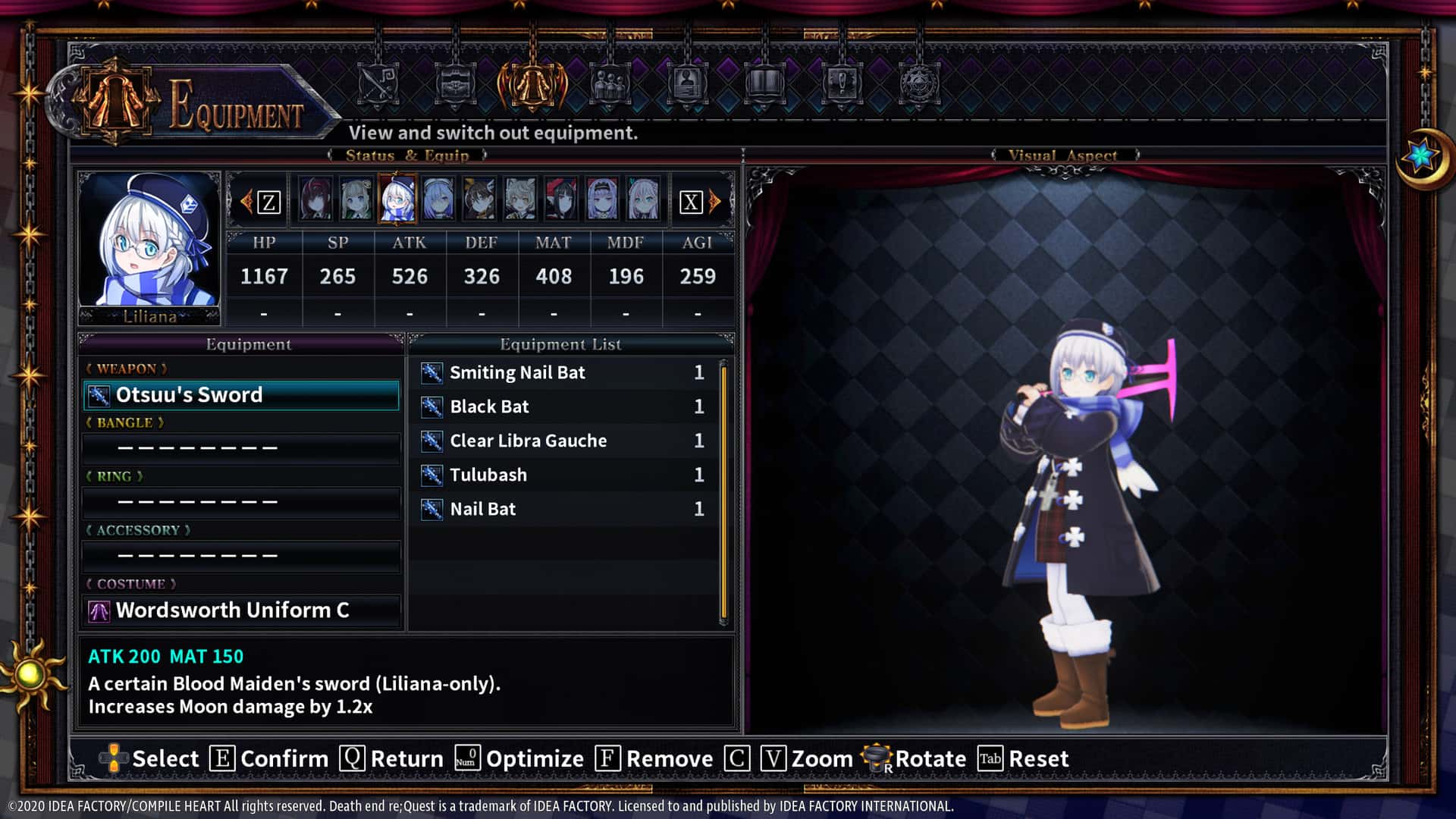Select the leftmost red-haired character portrait

coord(317,199)
